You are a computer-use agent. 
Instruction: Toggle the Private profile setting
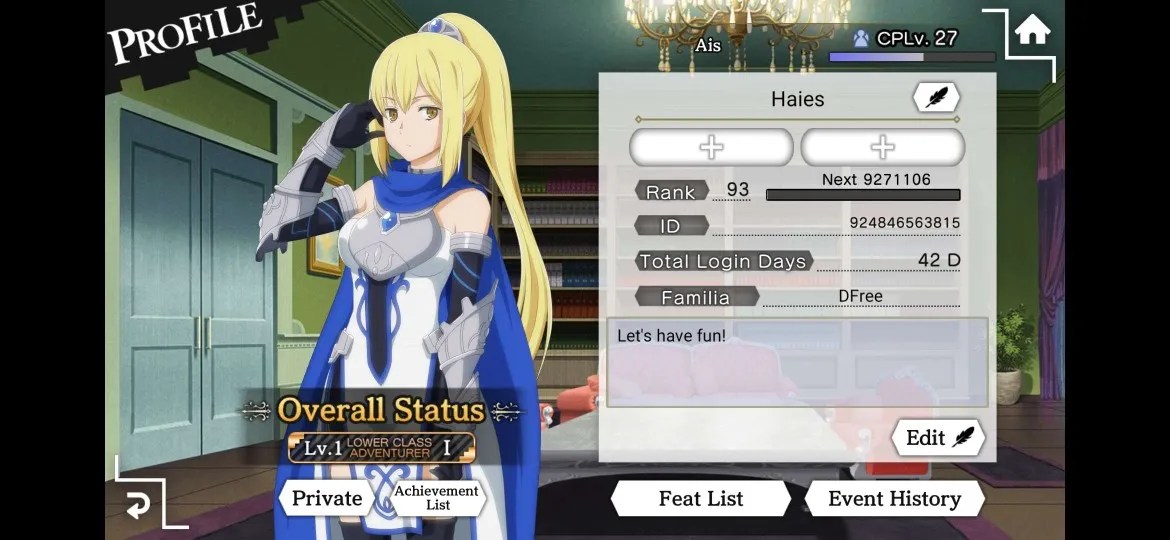tap(326, 498)
